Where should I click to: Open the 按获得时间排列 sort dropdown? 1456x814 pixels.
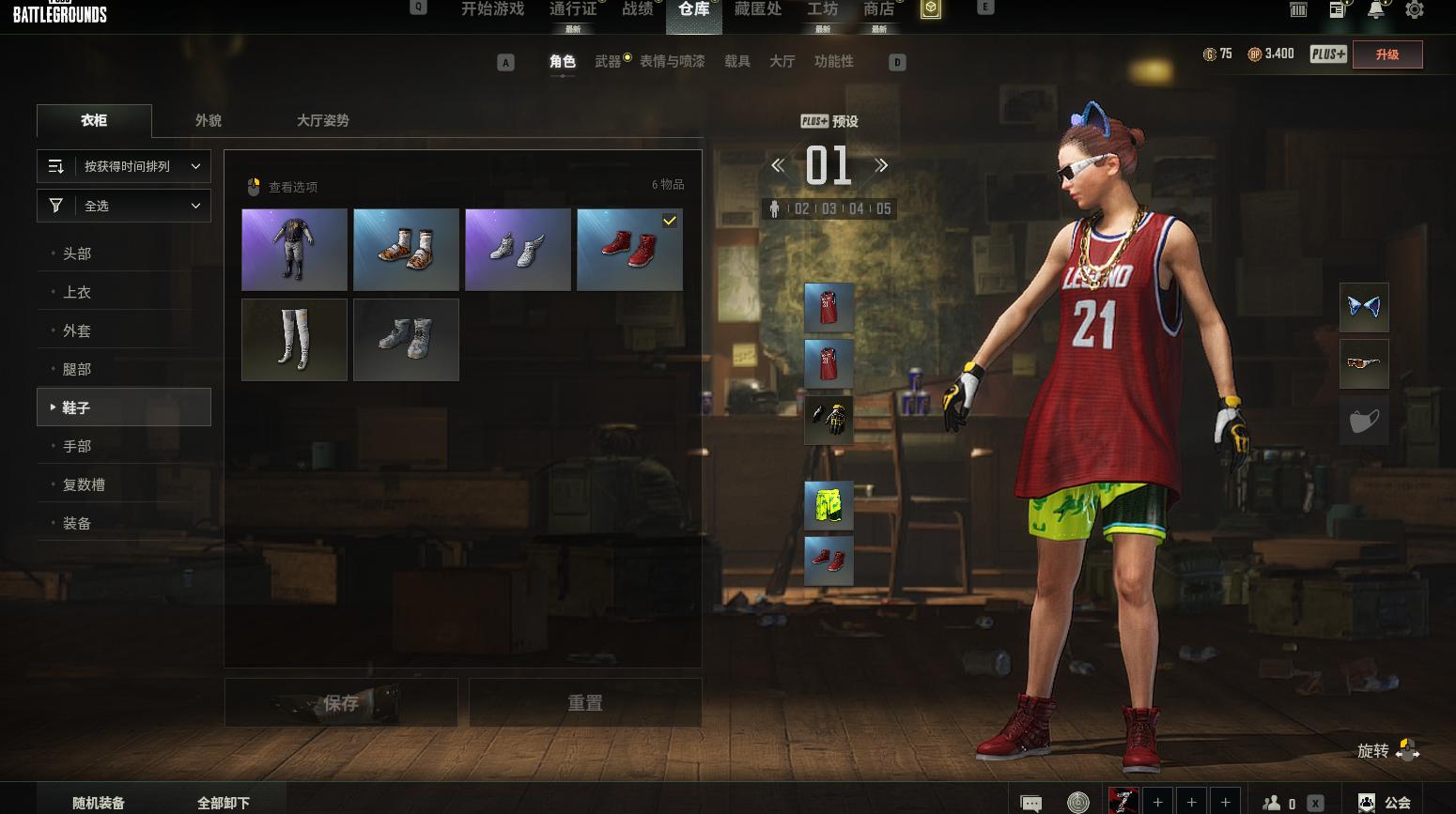click(124, 166)
